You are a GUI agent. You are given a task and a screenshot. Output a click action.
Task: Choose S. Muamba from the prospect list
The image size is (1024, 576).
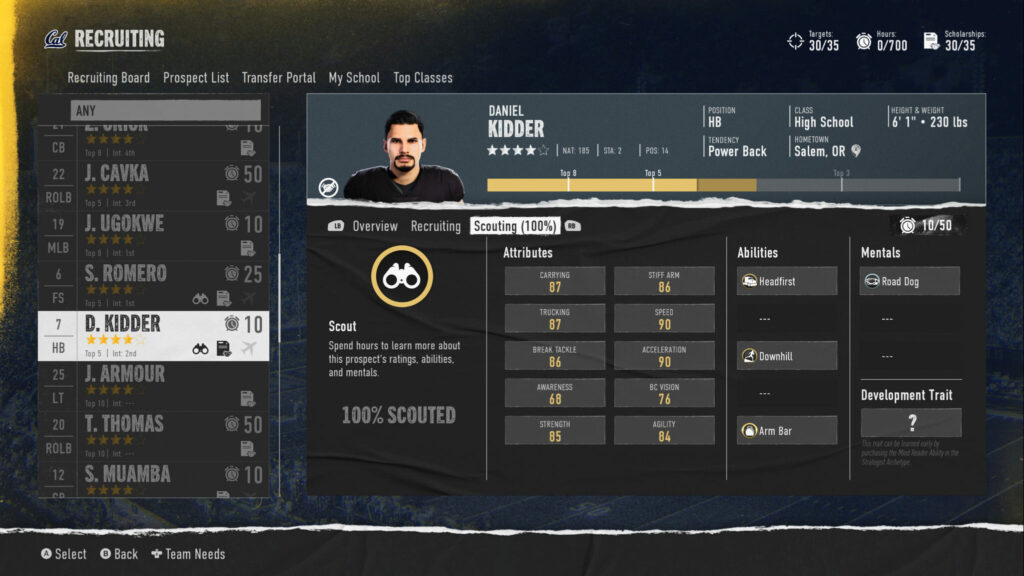tap(153, 478)
